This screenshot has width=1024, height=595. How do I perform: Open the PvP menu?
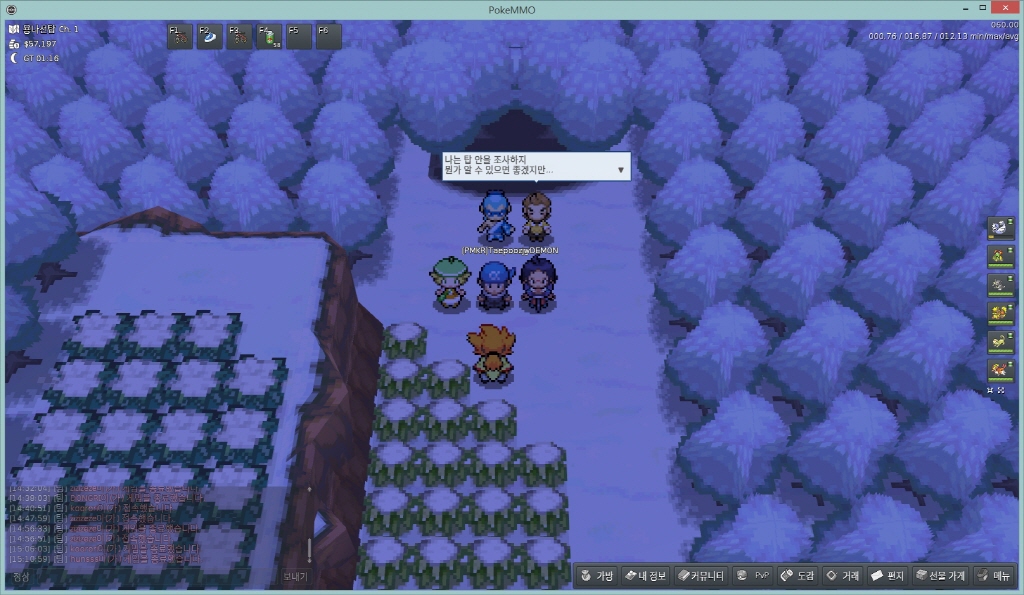coord(753,576)
